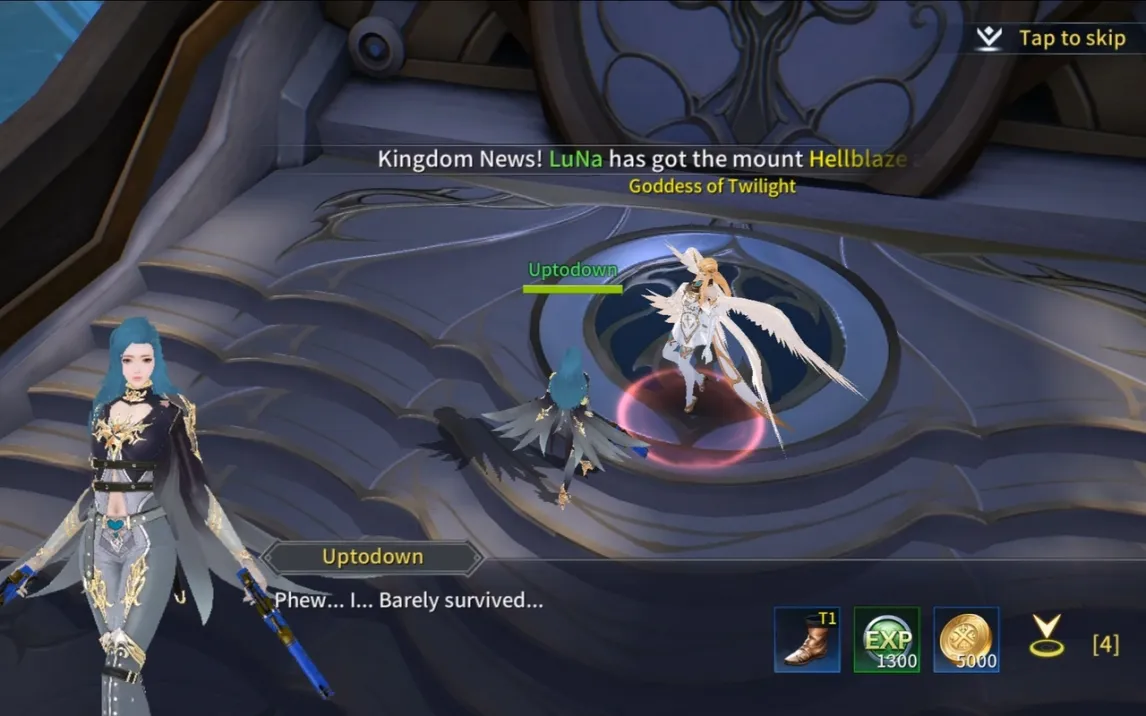This screenshot has height=716, width=1146.
Task: Inspect the 5000 gold coin reward
Action: coord(966,640)
